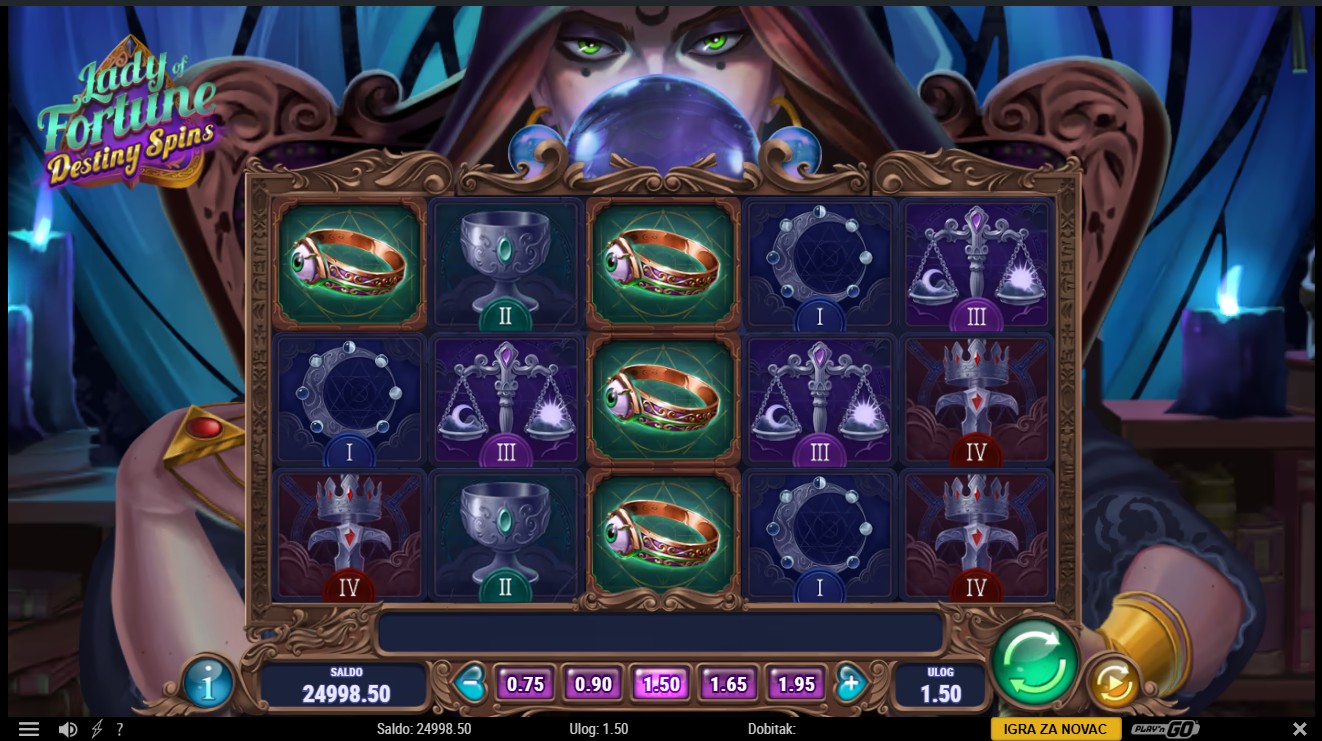Increase the bet with the plus button
The image size is (1322, 741).
point(850,684)
